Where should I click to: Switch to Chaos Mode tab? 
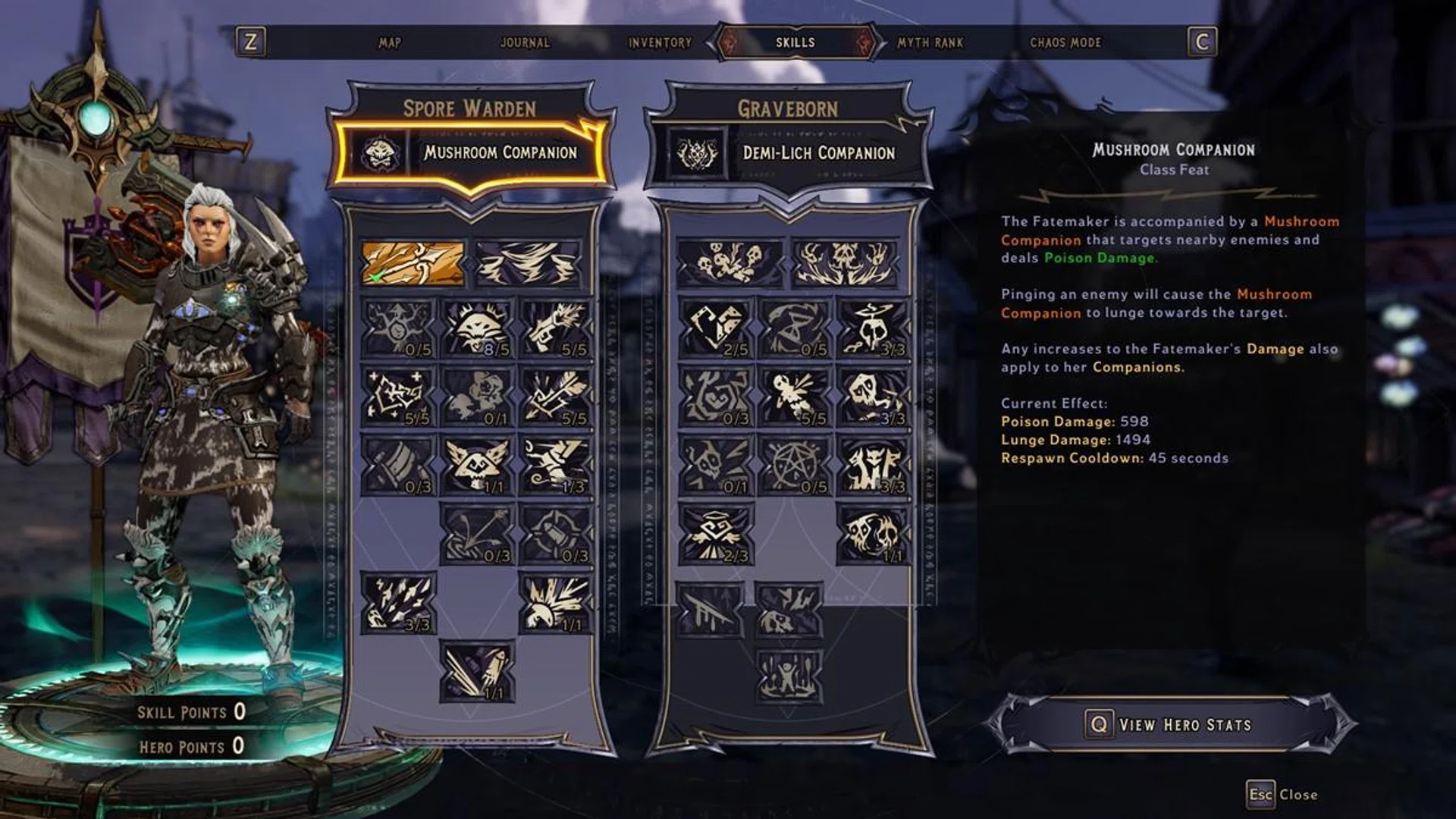(x=1065, y=42)
